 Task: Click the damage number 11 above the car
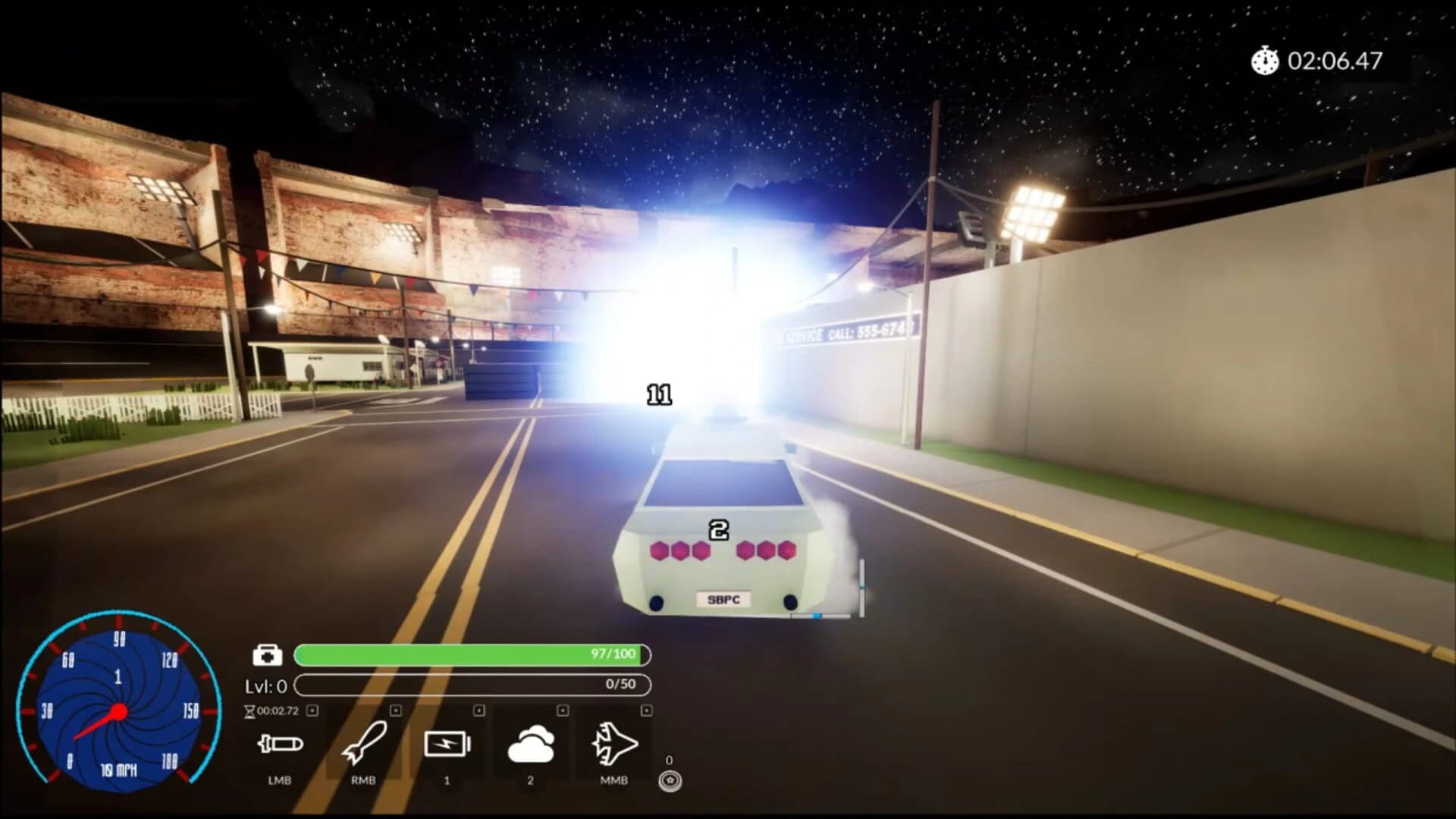point(659,395)
